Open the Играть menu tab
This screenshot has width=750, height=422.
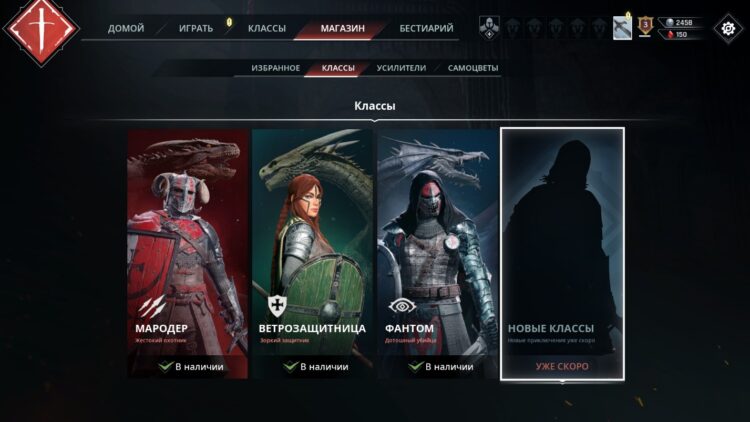pos(196,28)
